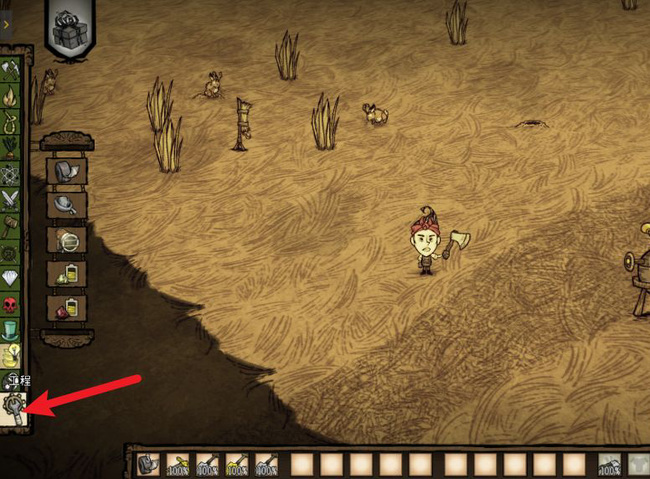Select the gray item in the first inventory slot
The height and width of the screenshot is (479, 650).
point(147,464)
